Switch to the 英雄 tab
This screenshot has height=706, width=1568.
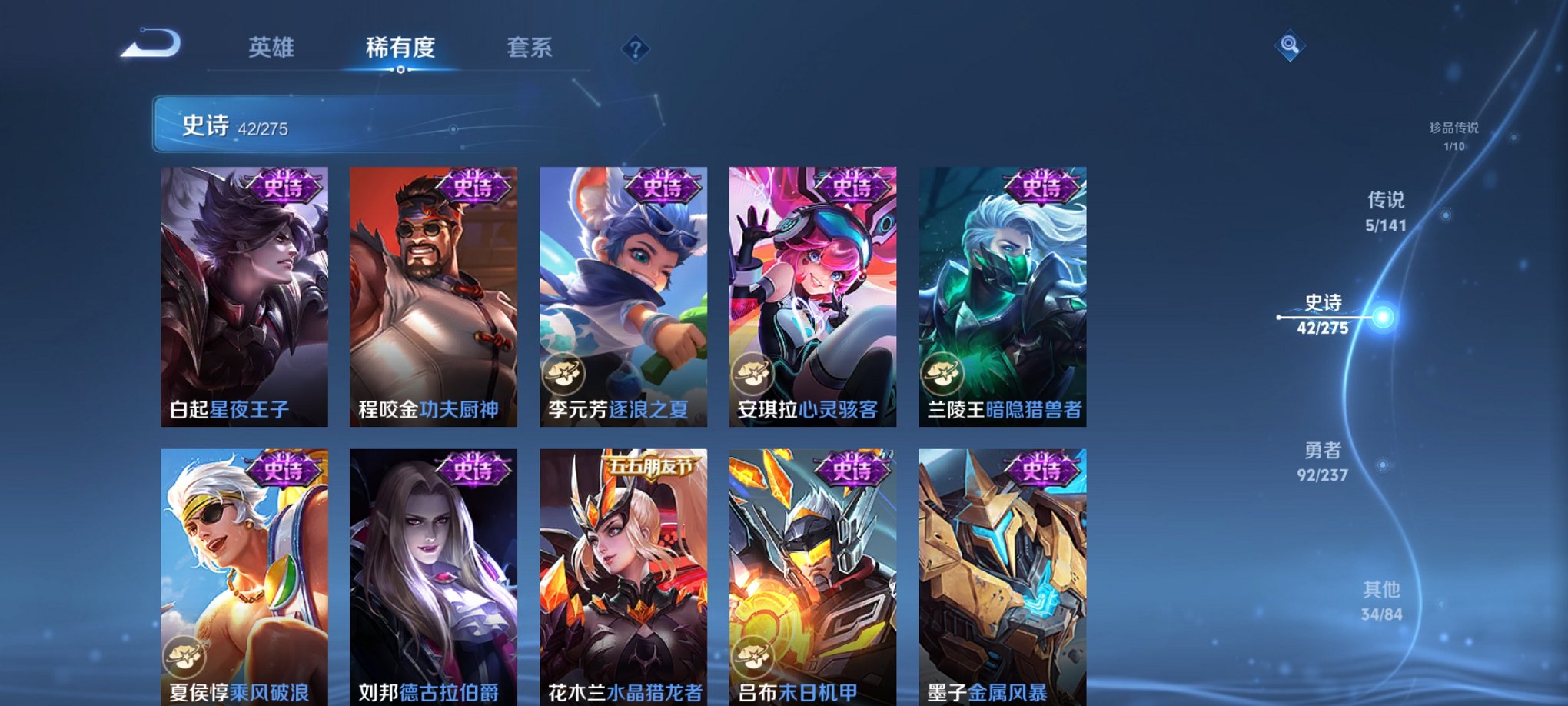273,46
